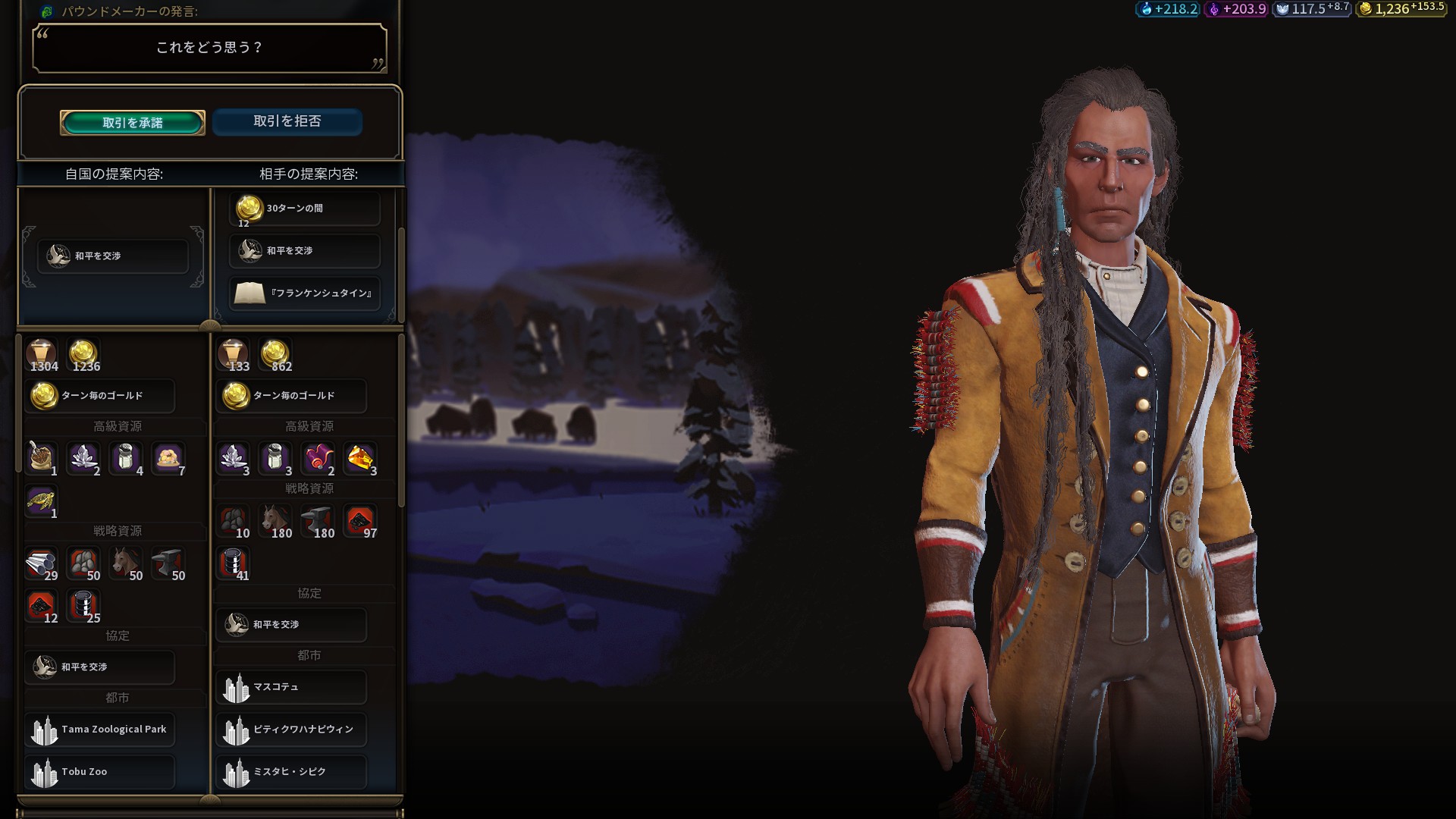Viewport: 1456px width, 819px height.
Task: Select opponent's amber luxury resource icon
Action: tap(360, 459)
